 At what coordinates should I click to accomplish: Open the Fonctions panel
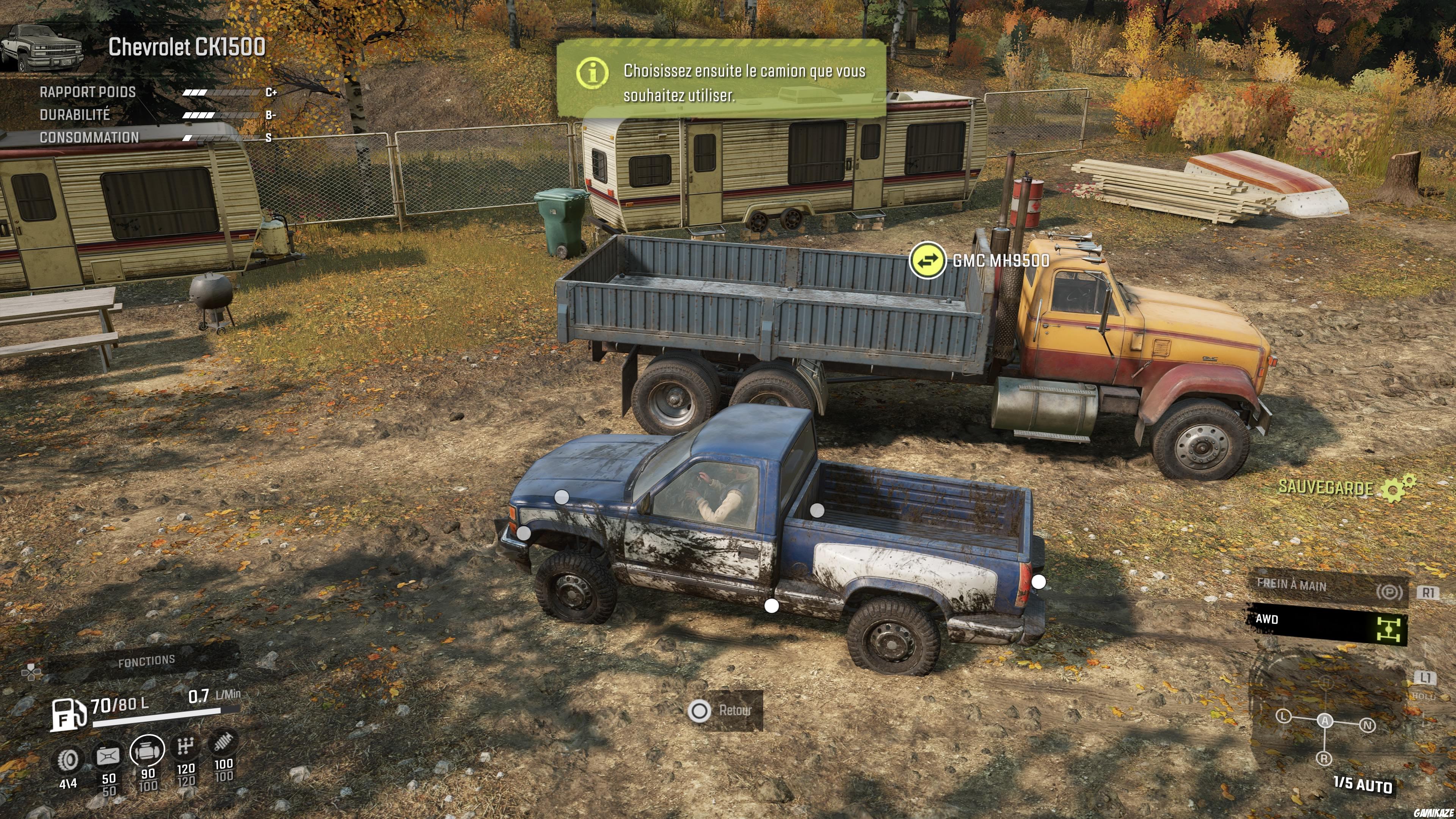click(x=146, y=661)
